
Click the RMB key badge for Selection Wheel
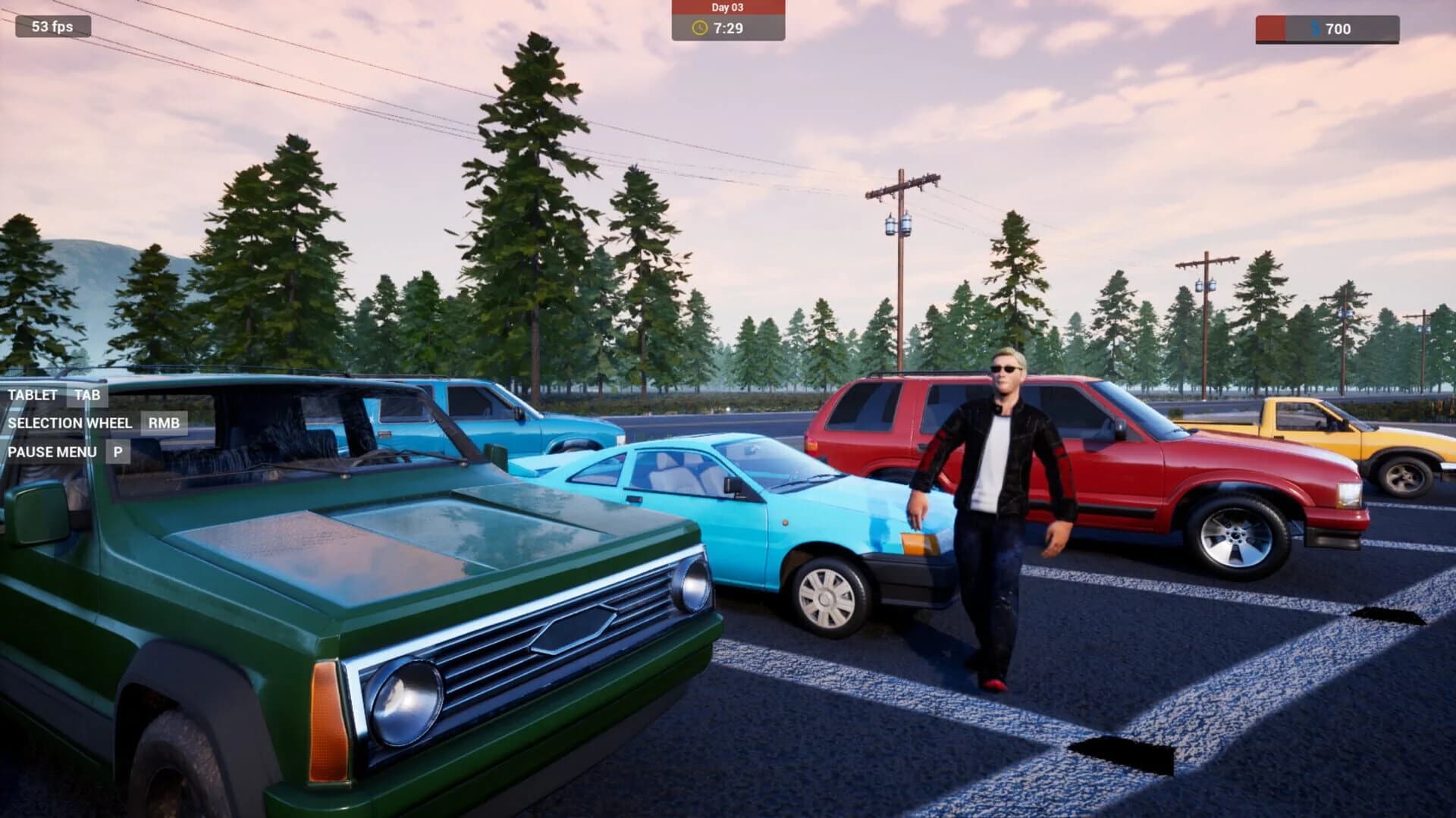coord(165,423)
